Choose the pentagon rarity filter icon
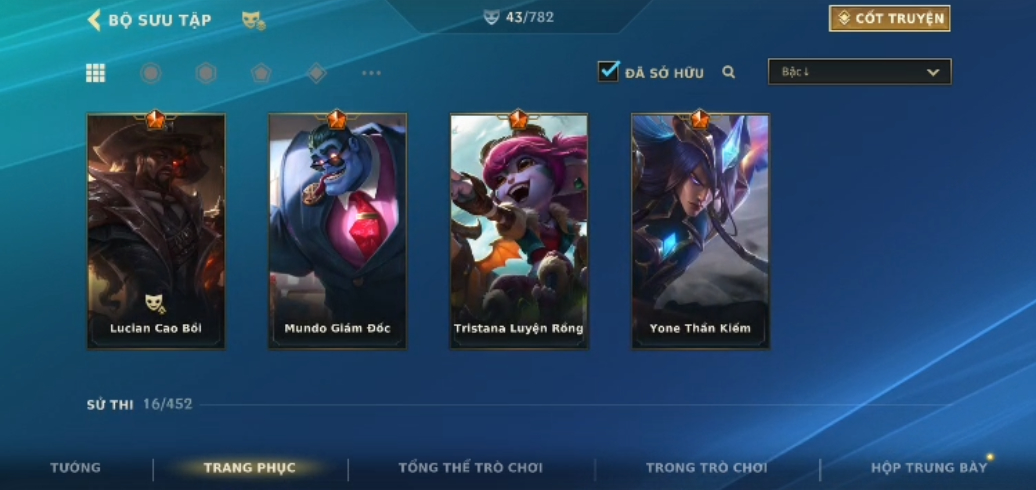The image size is (1036, 490). [261, 73]
